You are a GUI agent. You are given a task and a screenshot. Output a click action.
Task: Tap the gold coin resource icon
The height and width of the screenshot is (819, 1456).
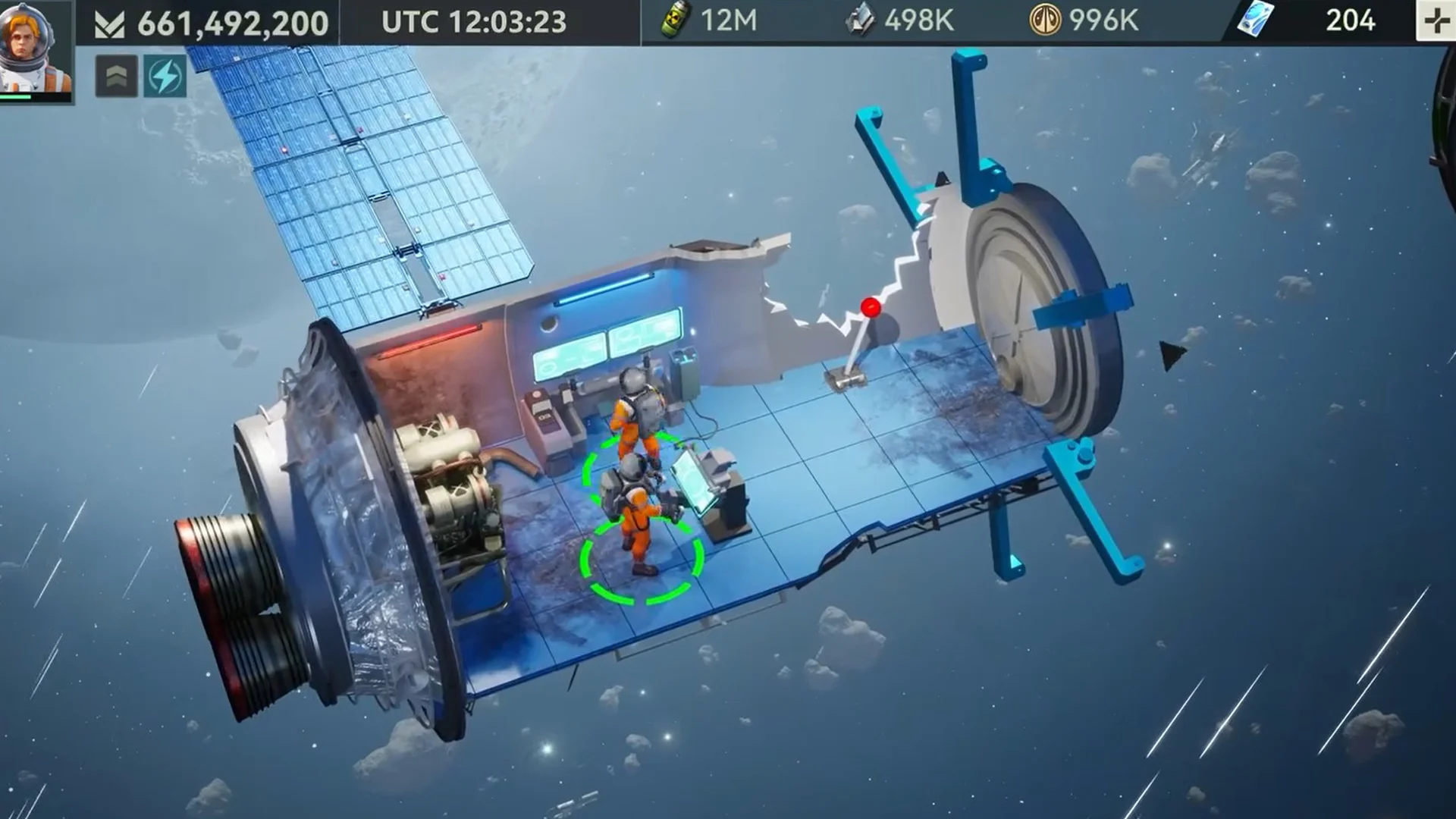tap(1044, 20)
